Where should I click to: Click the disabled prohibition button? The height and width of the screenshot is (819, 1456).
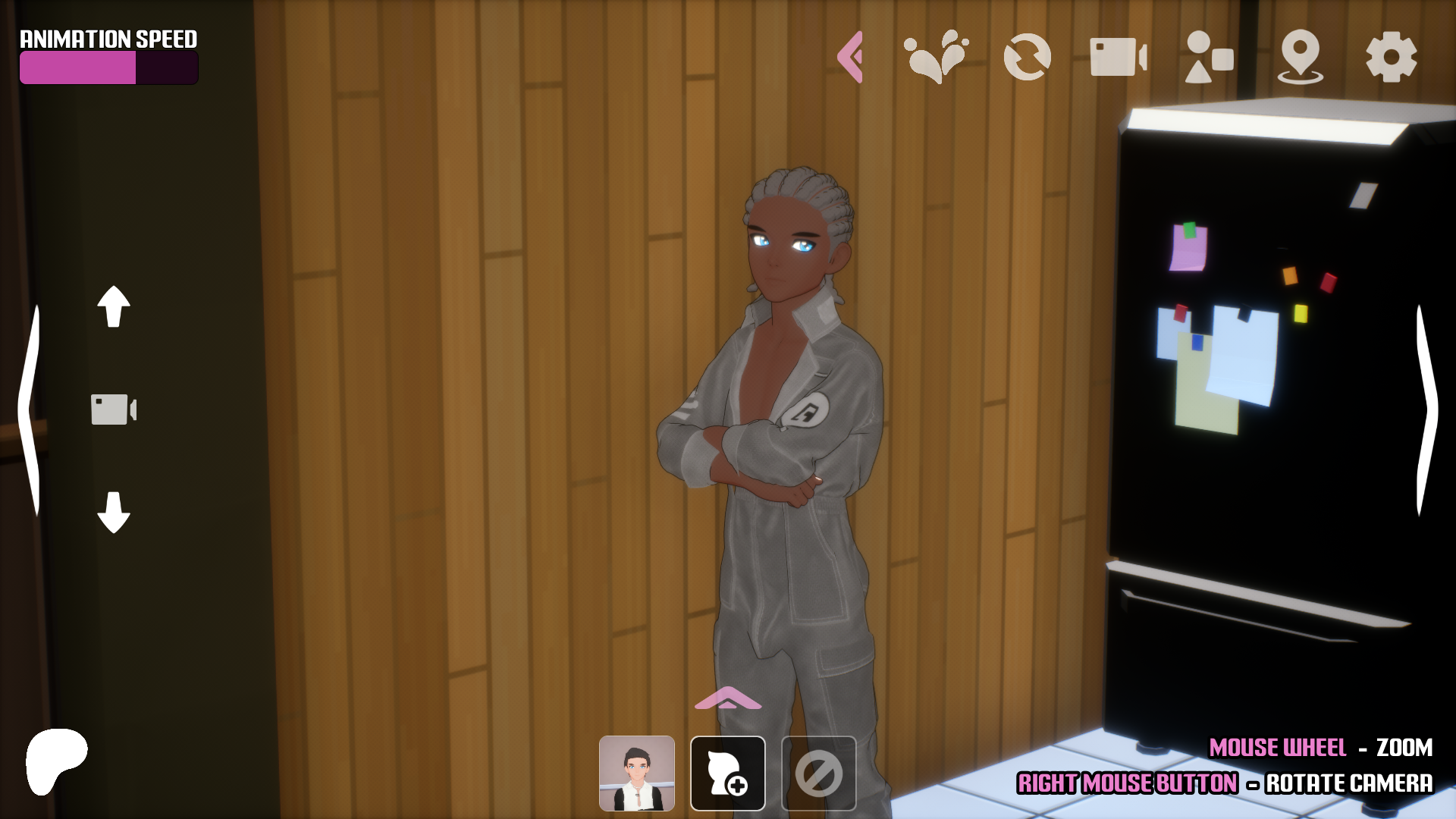tap(819, 773)
